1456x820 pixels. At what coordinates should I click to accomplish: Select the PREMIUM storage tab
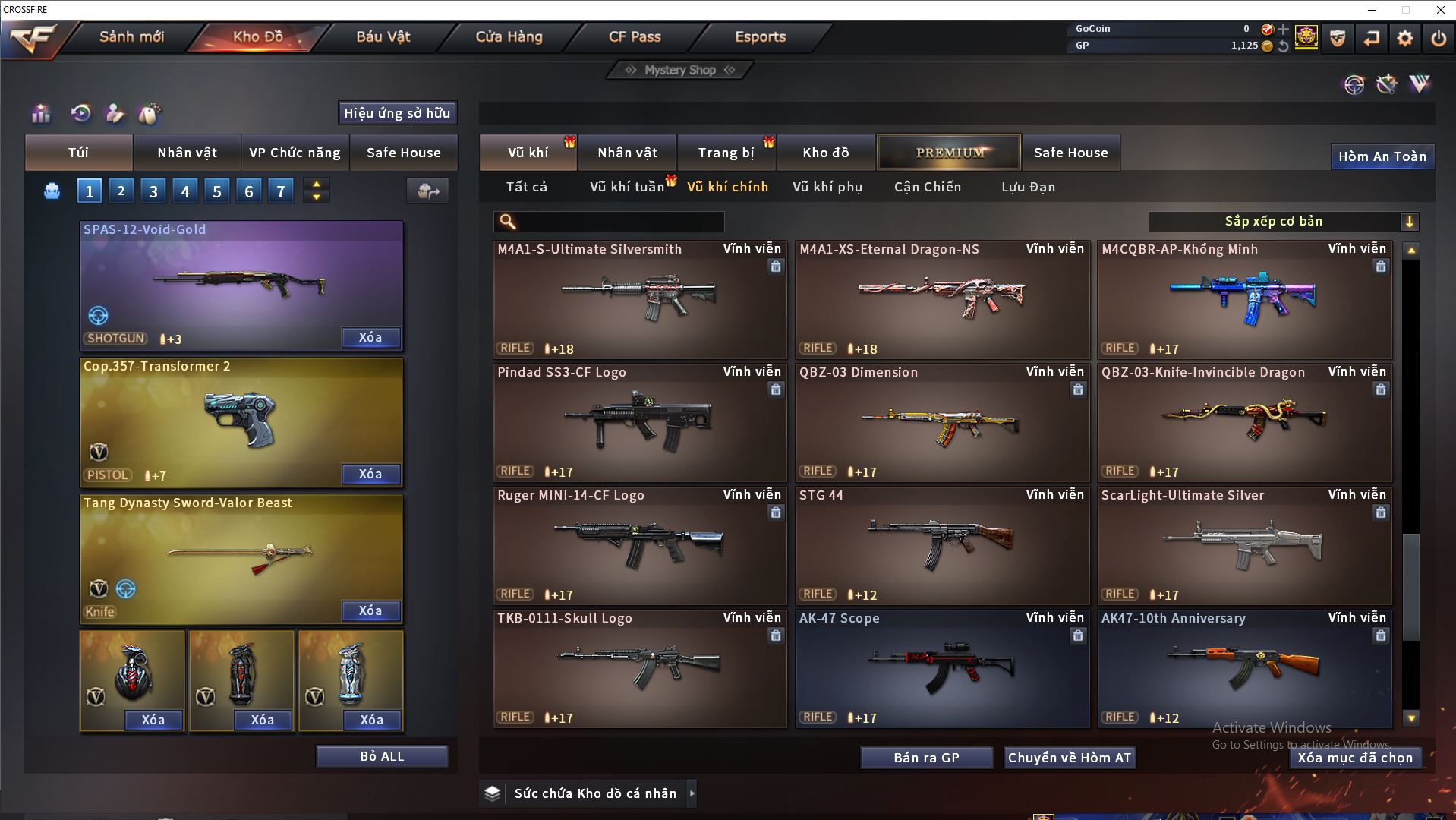click(x=949, y=153)
